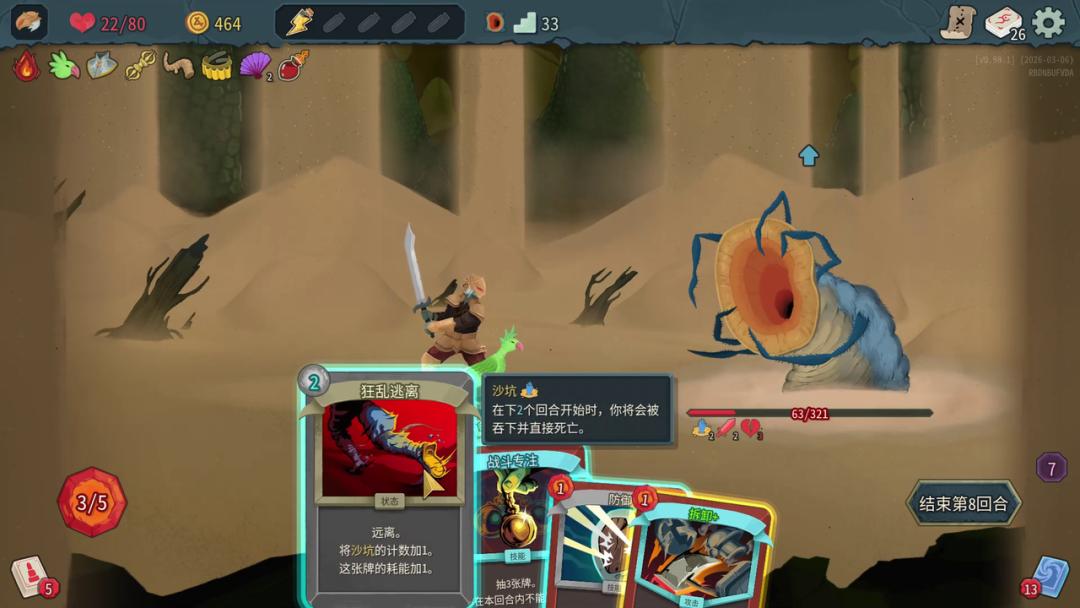Inspect the golden vajra relic
The width and height of the screenshot is (1080, 608).
click(140, 66)
